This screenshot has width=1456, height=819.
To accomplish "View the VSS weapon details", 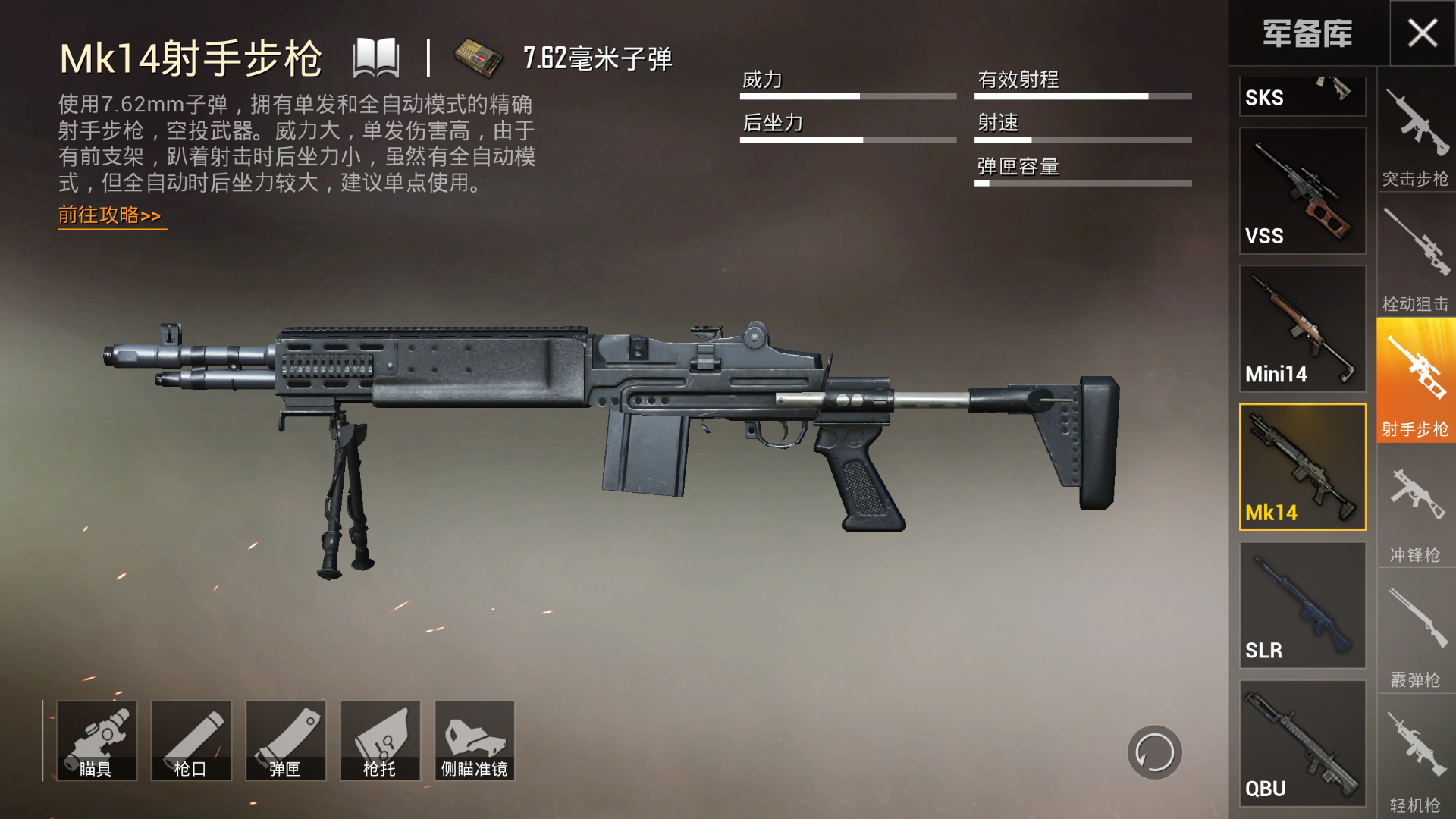I will click(1302, 190).
